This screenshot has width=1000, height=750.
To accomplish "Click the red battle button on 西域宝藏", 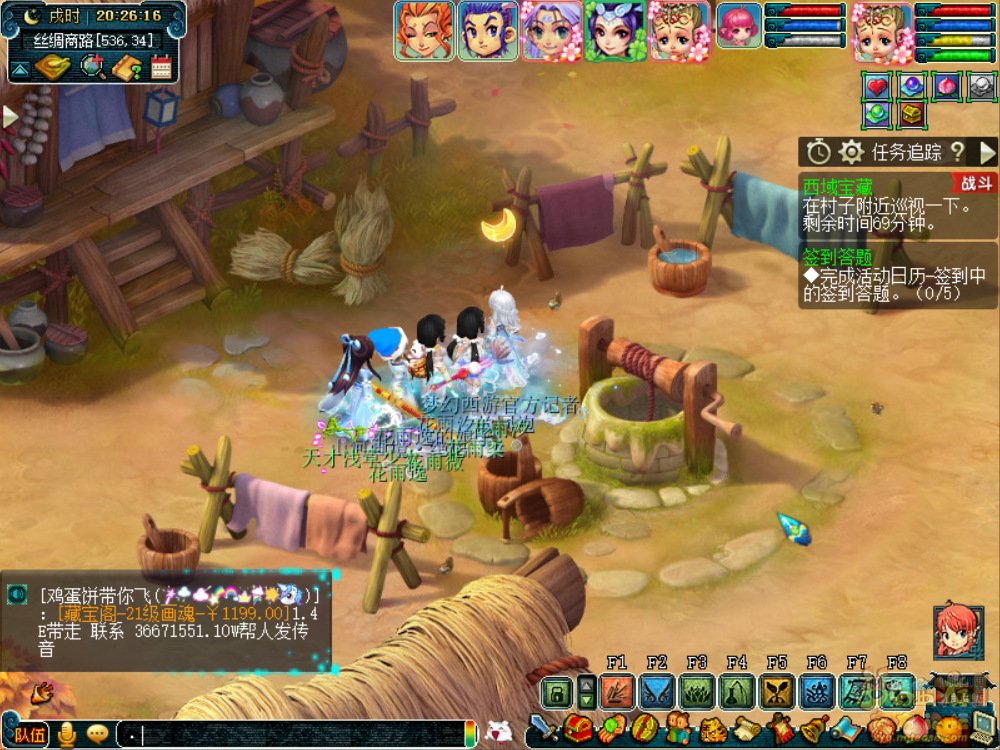I will coord(975,183).
